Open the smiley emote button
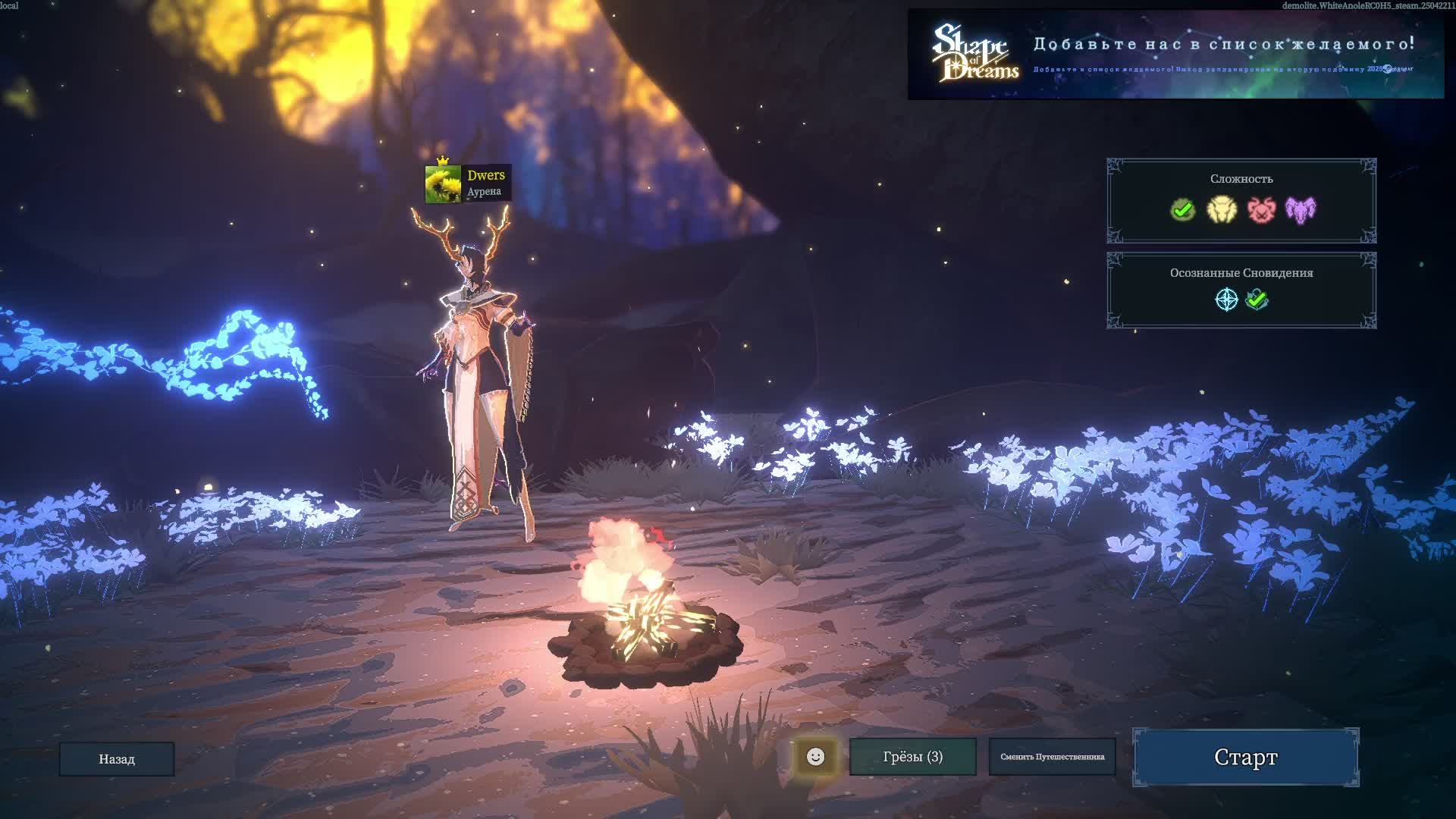This screenshot has width=1456, height=819. (x=815, y=756)
